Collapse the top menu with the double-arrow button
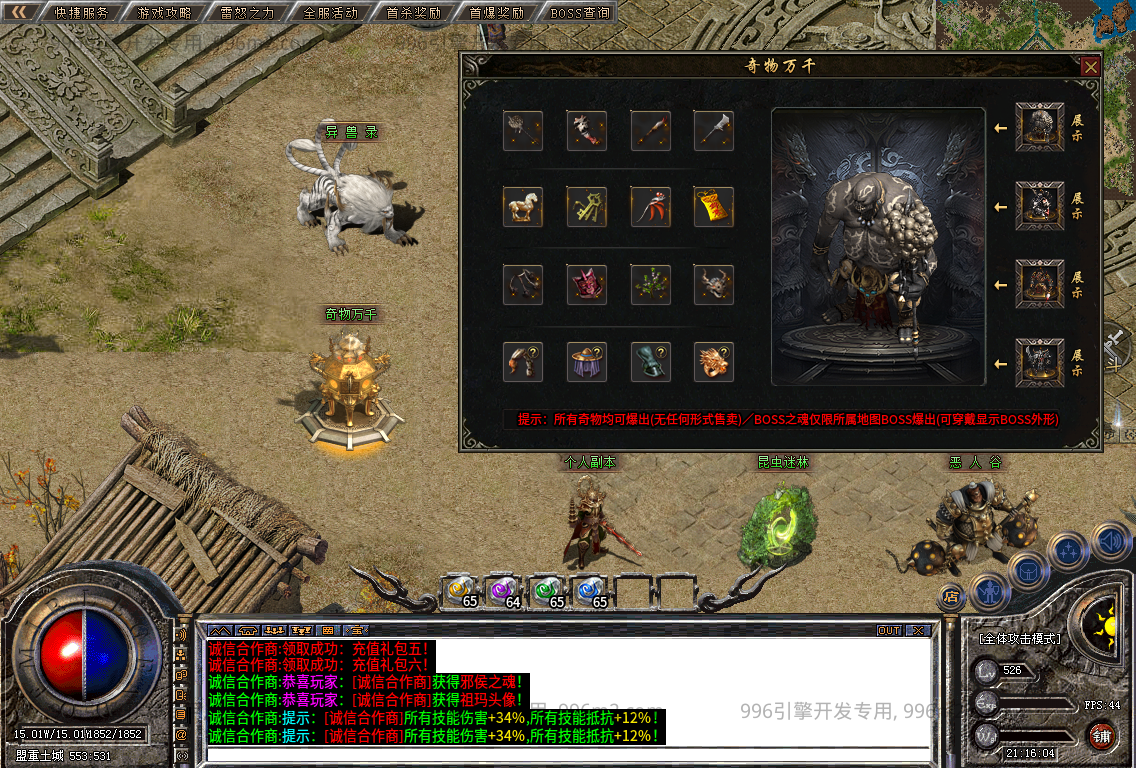This screenshot has width=1136, height=768. pos(19,12)
